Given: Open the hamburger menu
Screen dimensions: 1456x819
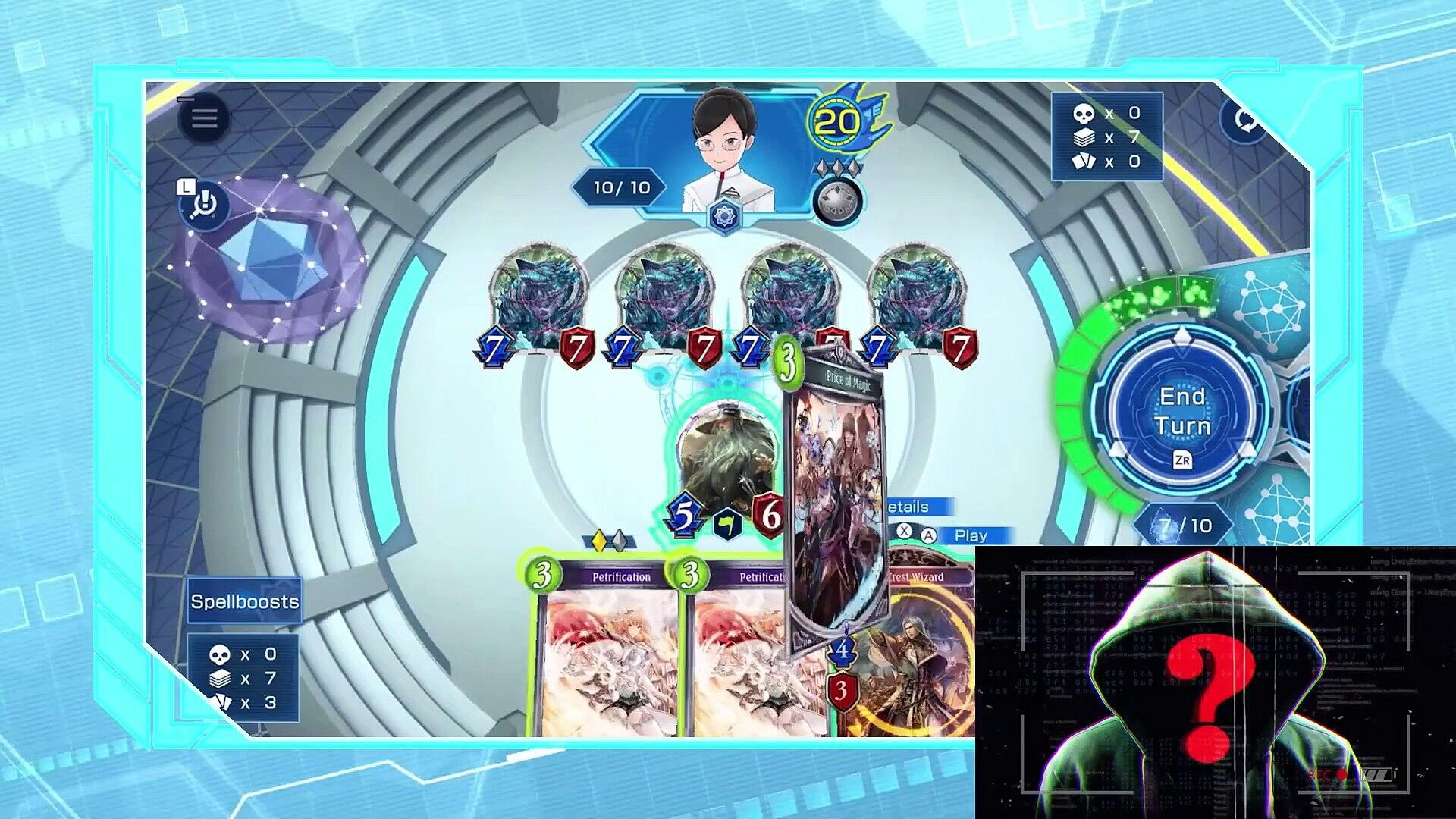Looking at the screenshot, I should [204, 118].
